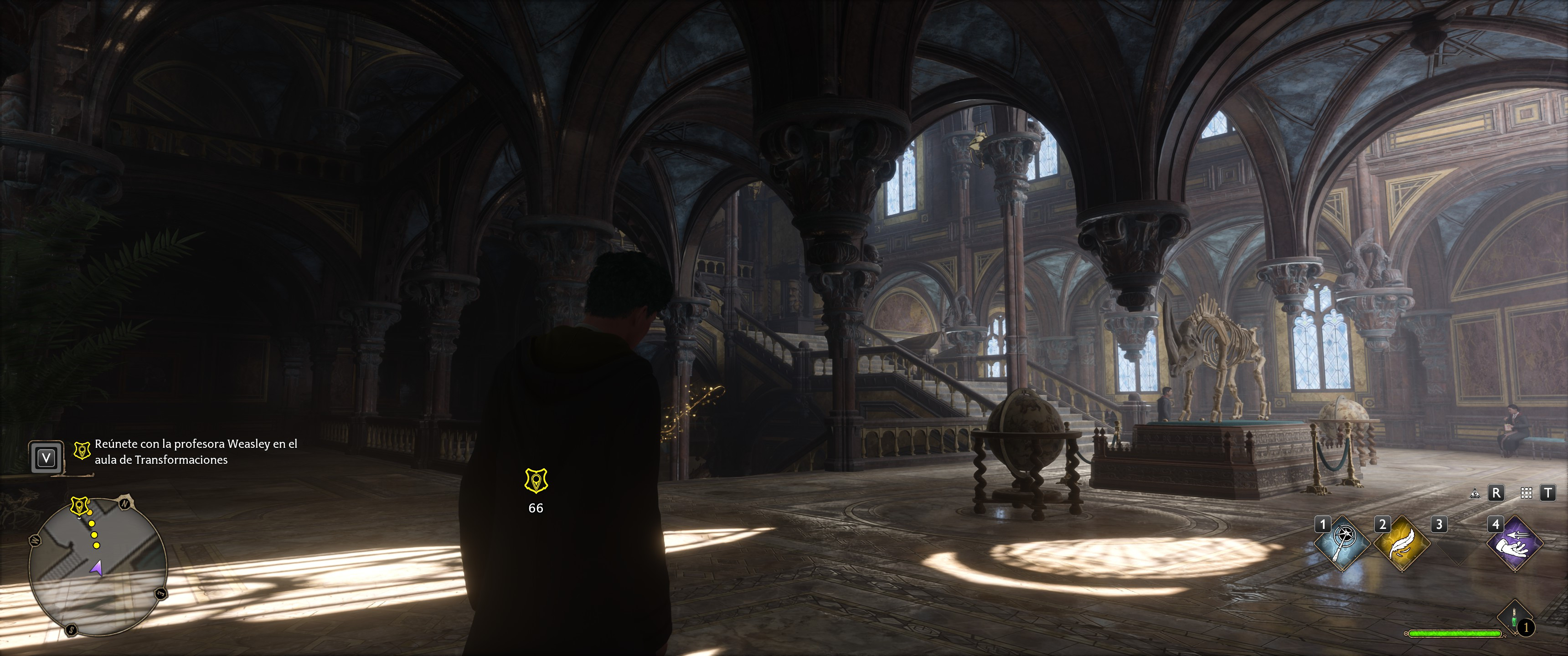The image size is (1568, 656).
Task: Click the Revelio triangle eye icon
Action: click(1474, 493)
